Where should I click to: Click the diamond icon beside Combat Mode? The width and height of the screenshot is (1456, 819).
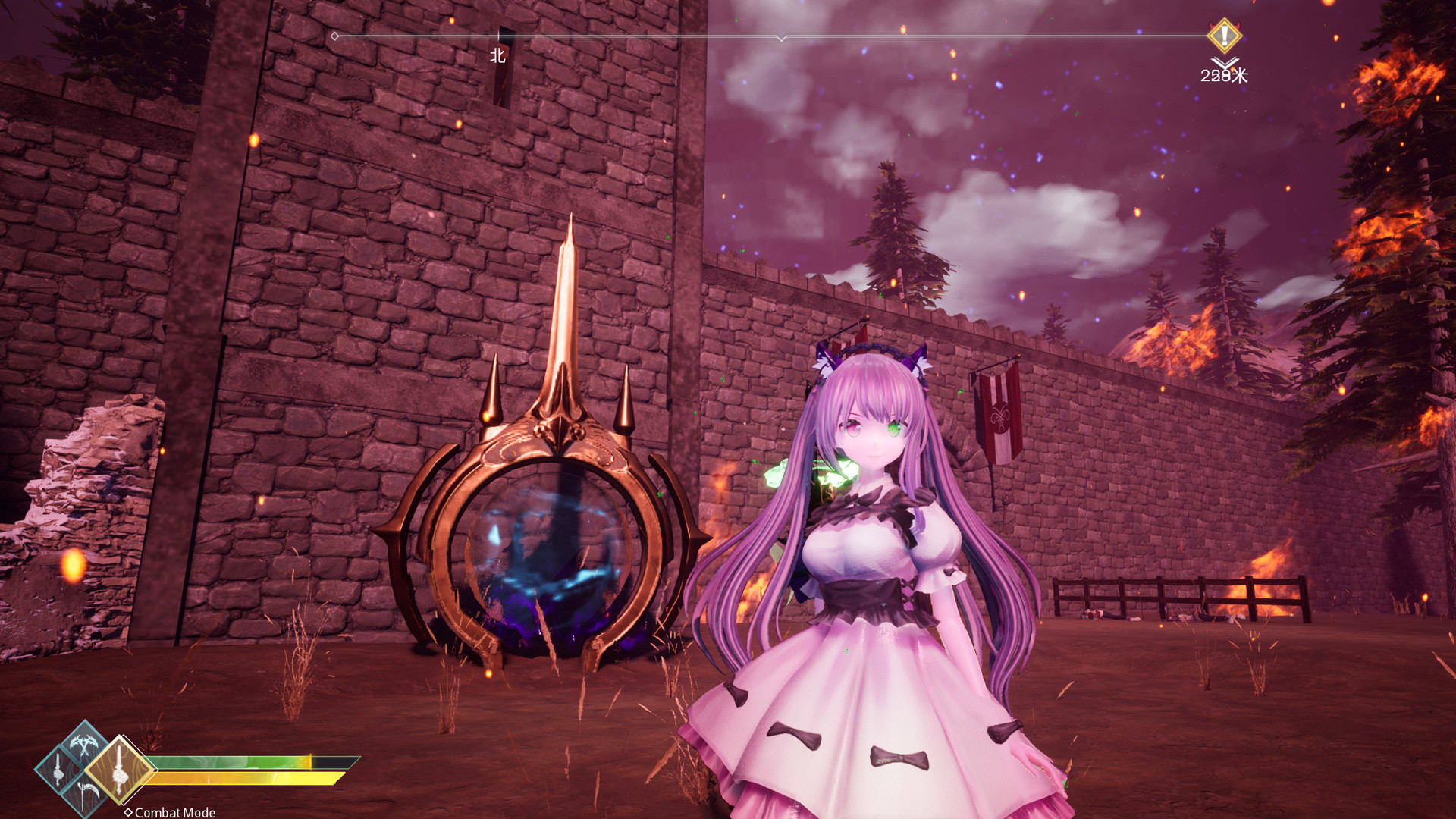coord(129,812)
